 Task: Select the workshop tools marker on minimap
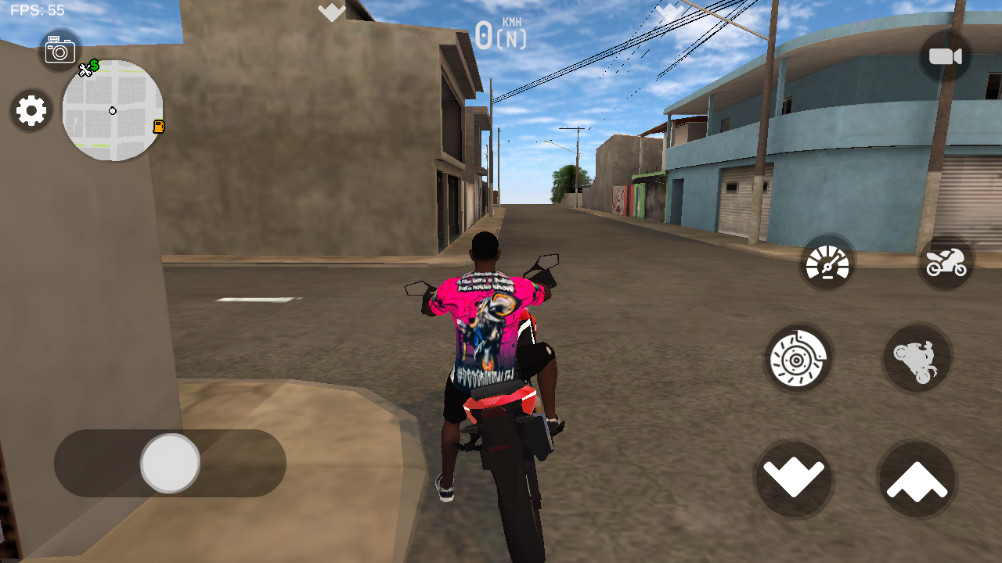click(89, 68)
